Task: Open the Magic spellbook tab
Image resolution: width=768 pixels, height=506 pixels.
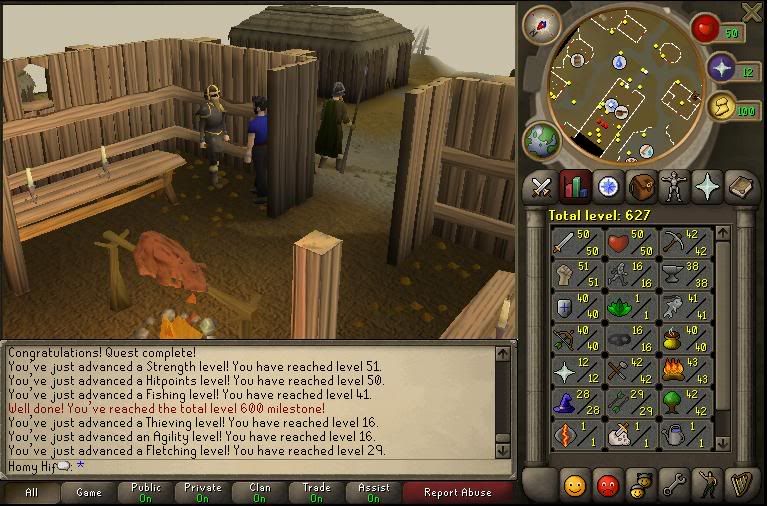Action: [741, 186]
